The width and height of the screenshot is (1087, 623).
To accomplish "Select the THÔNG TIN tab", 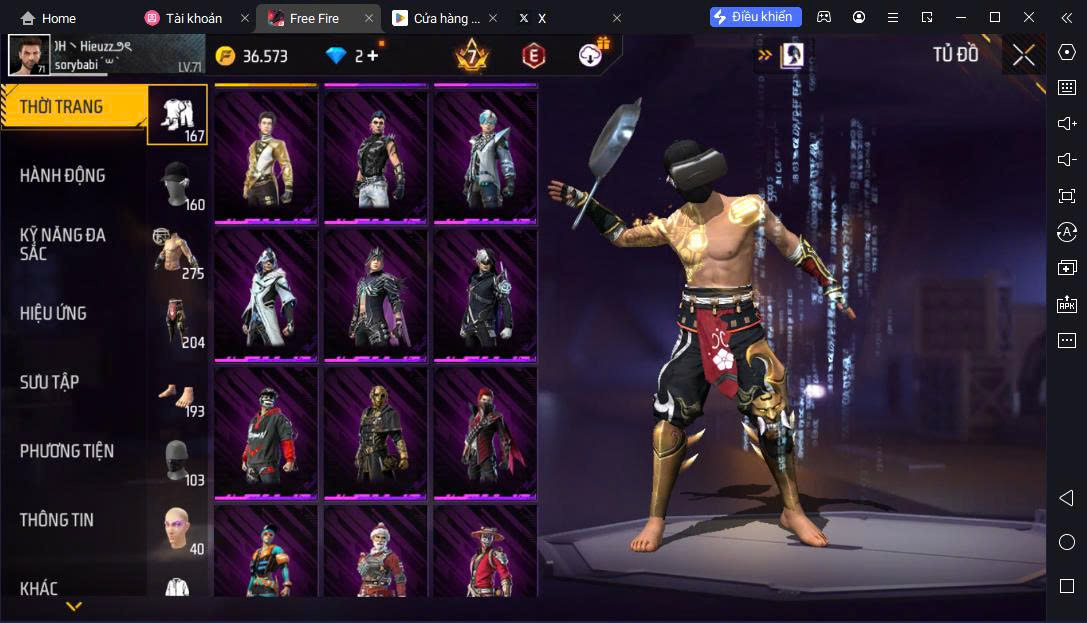I will (75, 520).
